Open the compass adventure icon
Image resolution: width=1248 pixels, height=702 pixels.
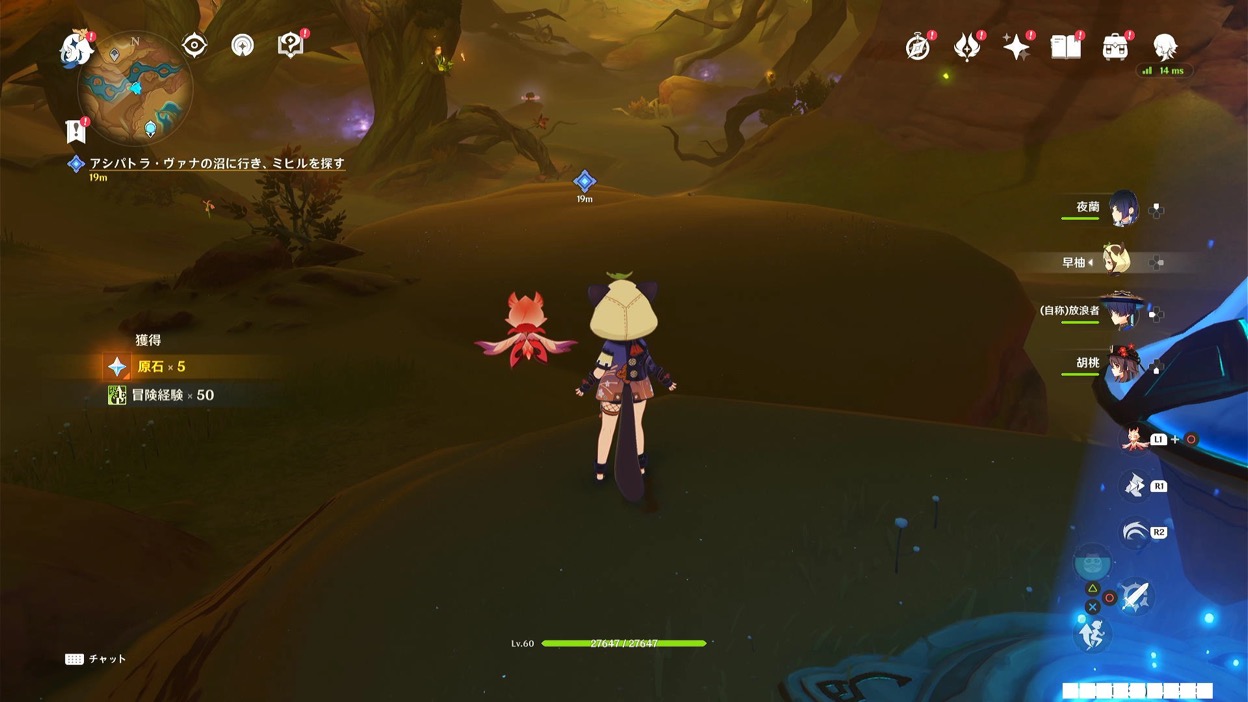coord(918,46)
